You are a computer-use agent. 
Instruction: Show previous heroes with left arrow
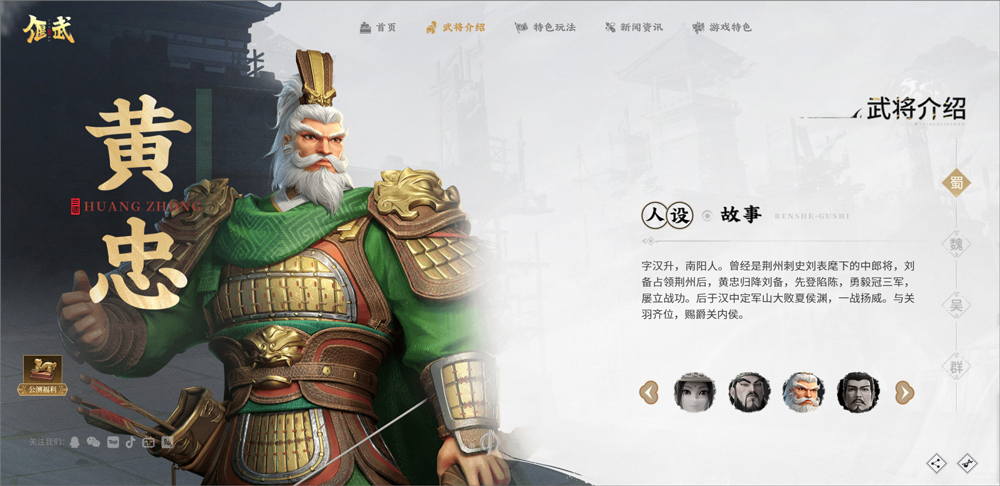coord(649,392)
